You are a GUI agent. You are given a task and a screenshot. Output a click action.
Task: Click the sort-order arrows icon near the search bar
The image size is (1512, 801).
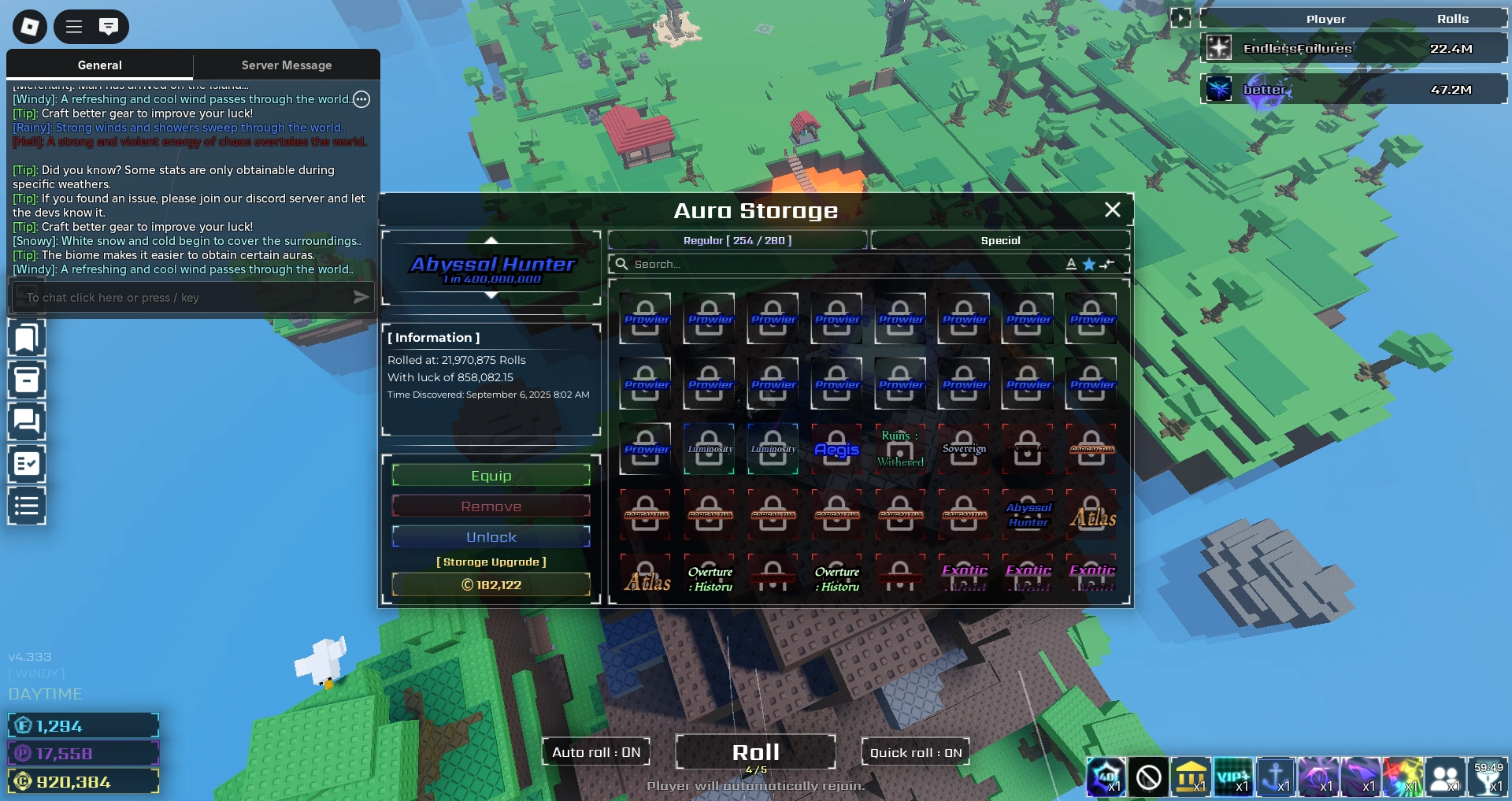pos(1108,265)
